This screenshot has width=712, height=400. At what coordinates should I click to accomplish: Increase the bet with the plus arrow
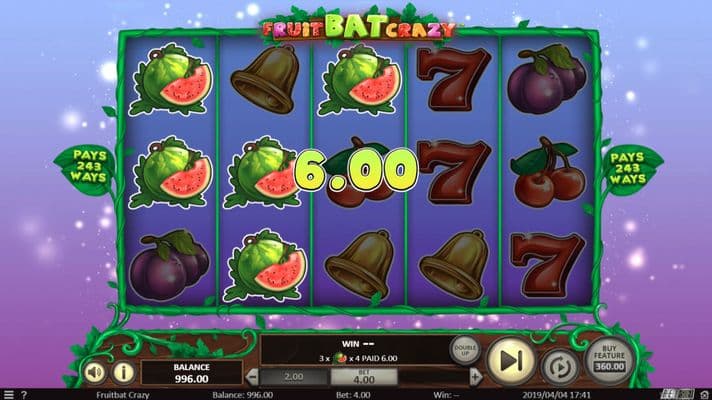click(x=475, y=377)
